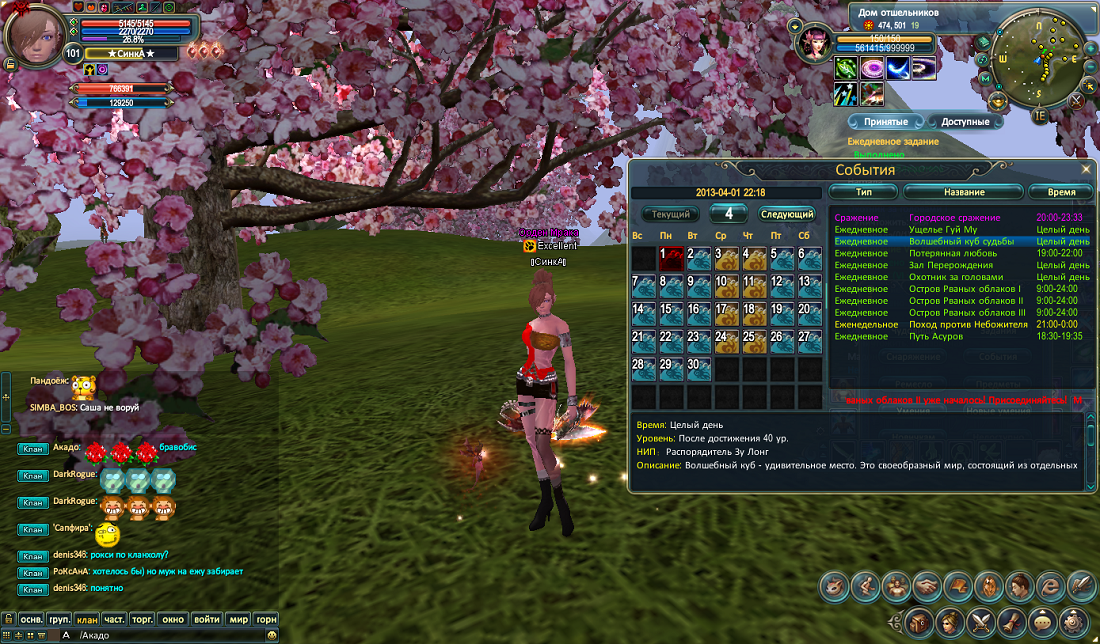
Task: Open the chat emoticon smiley picker
Action: pyautogui.click(x=269, y=635)
